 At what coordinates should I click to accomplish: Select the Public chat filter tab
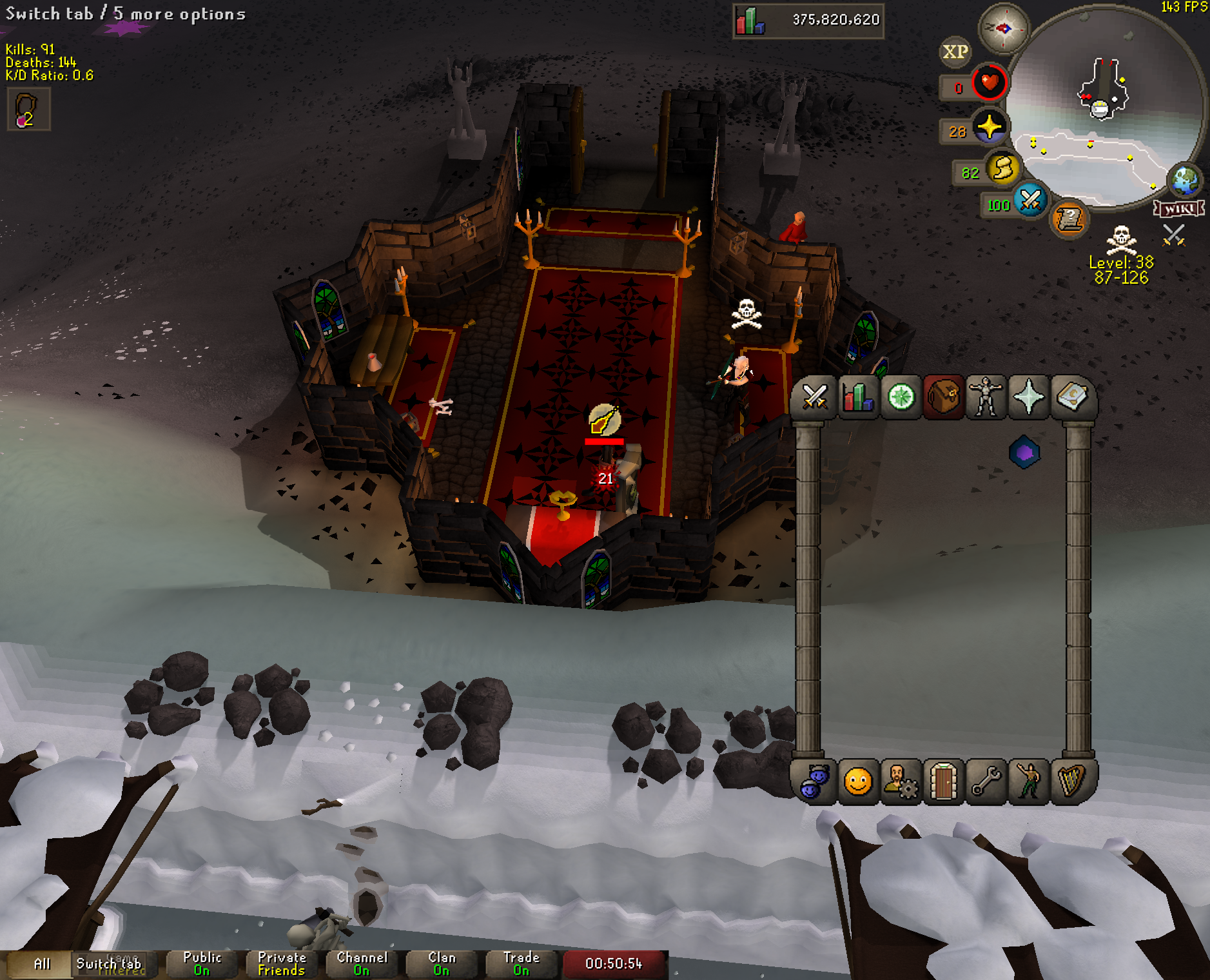(202, 964)
